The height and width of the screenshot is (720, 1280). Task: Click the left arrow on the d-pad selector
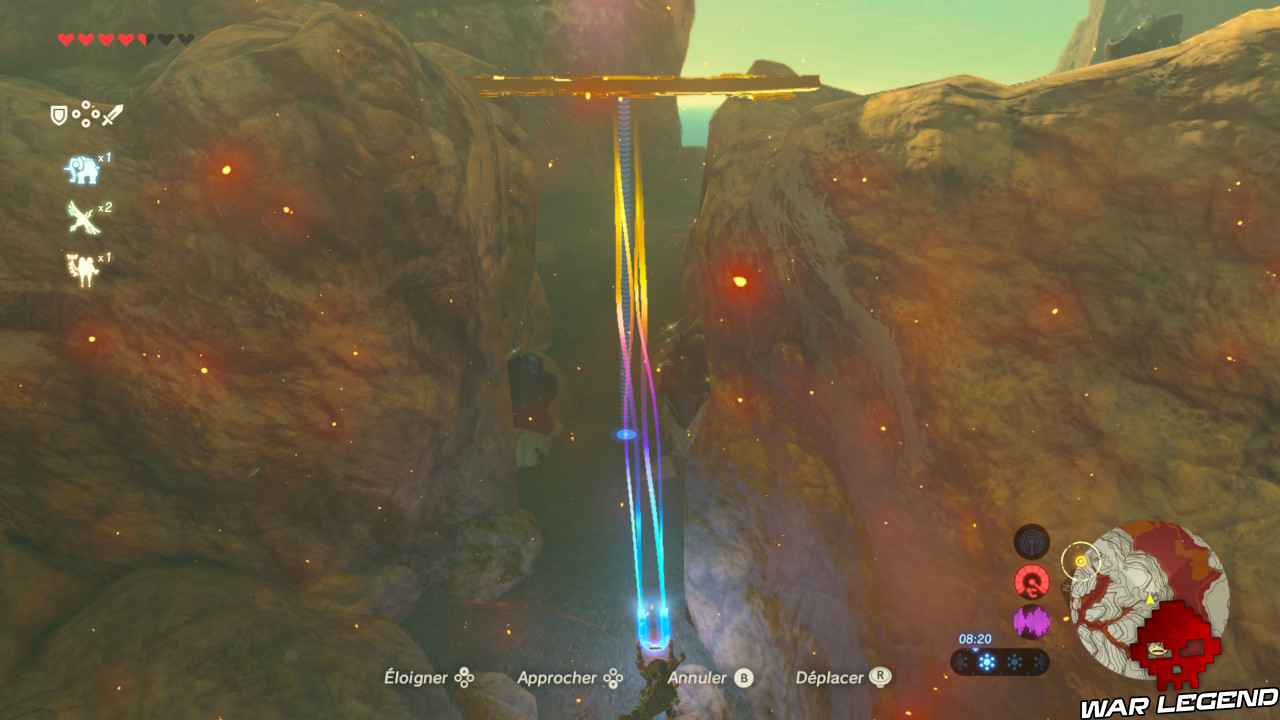coord(76,114)
